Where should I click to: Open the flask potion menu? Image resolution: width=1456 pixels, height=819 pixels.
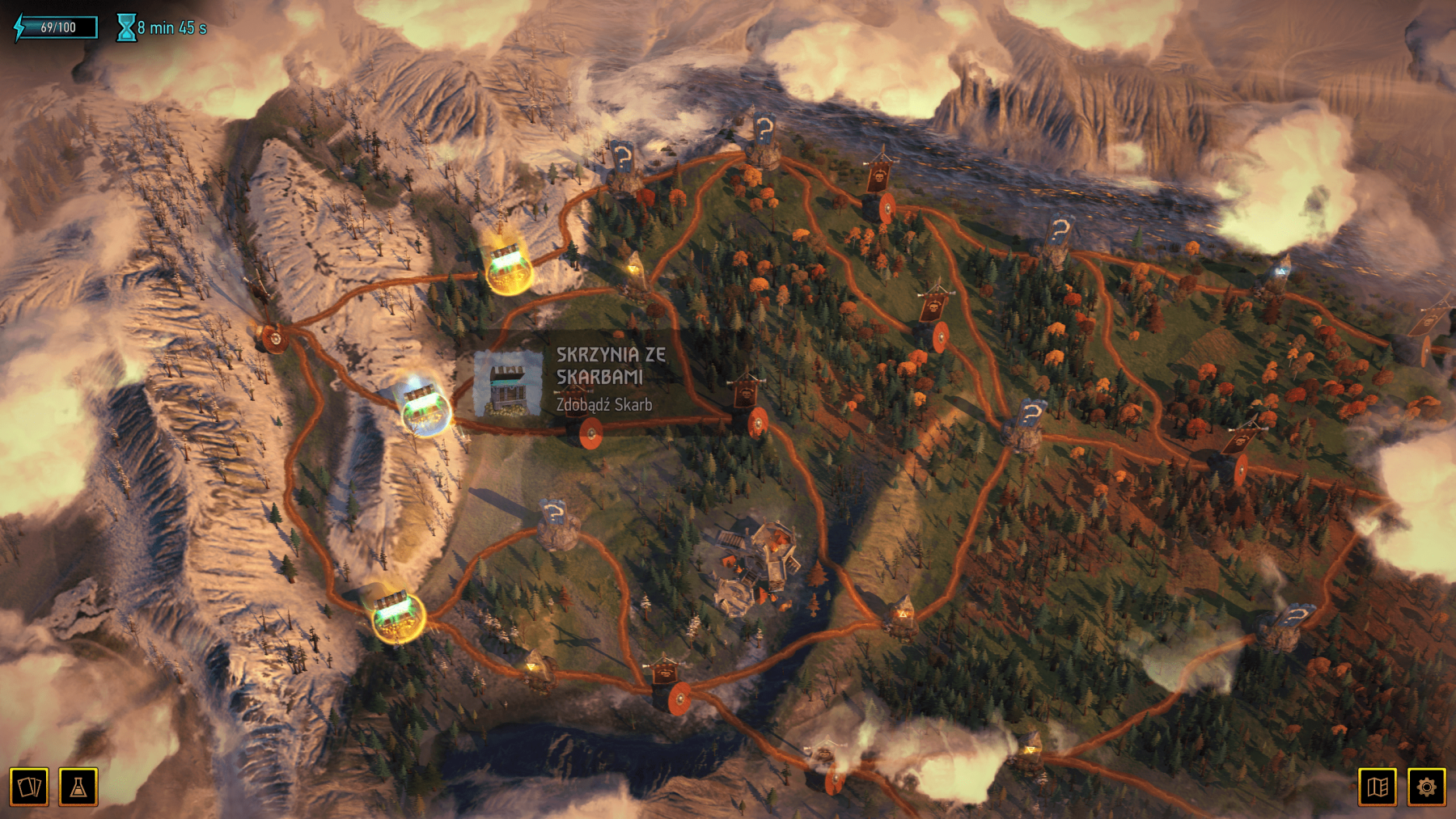pyautogui.click(x=78, y=787)
